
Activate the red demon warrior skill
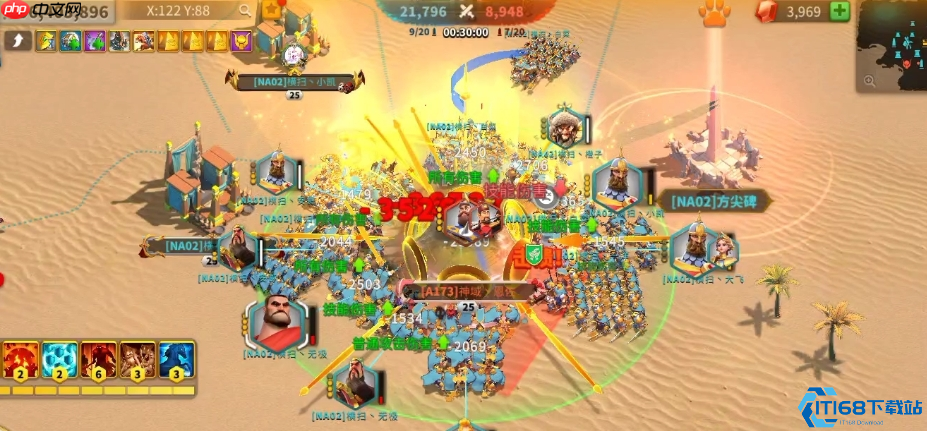pos(97,360)
